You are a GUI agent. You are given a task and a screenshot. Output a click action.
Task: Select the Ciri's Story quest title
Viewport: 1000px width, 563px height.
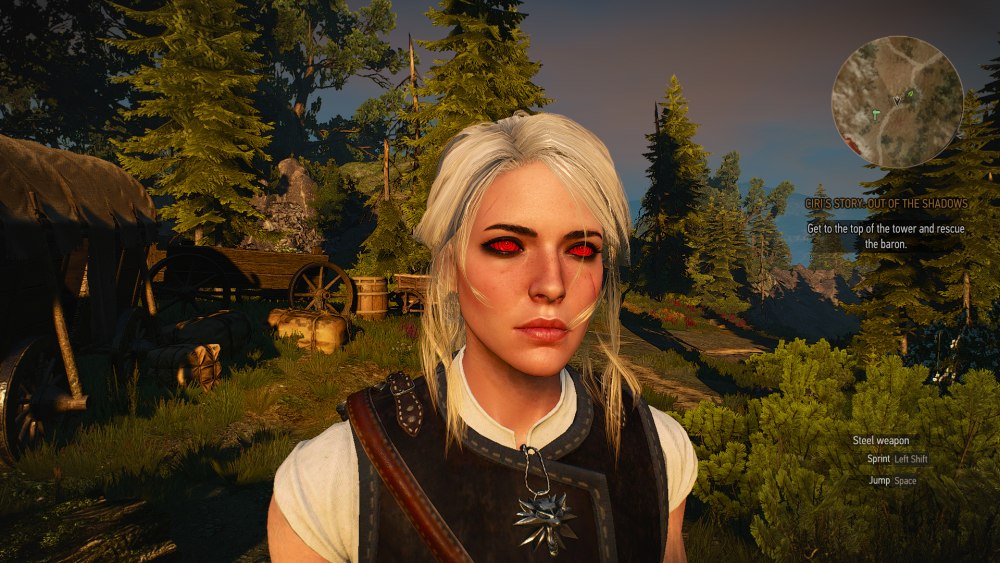click(x=878, y=202)
